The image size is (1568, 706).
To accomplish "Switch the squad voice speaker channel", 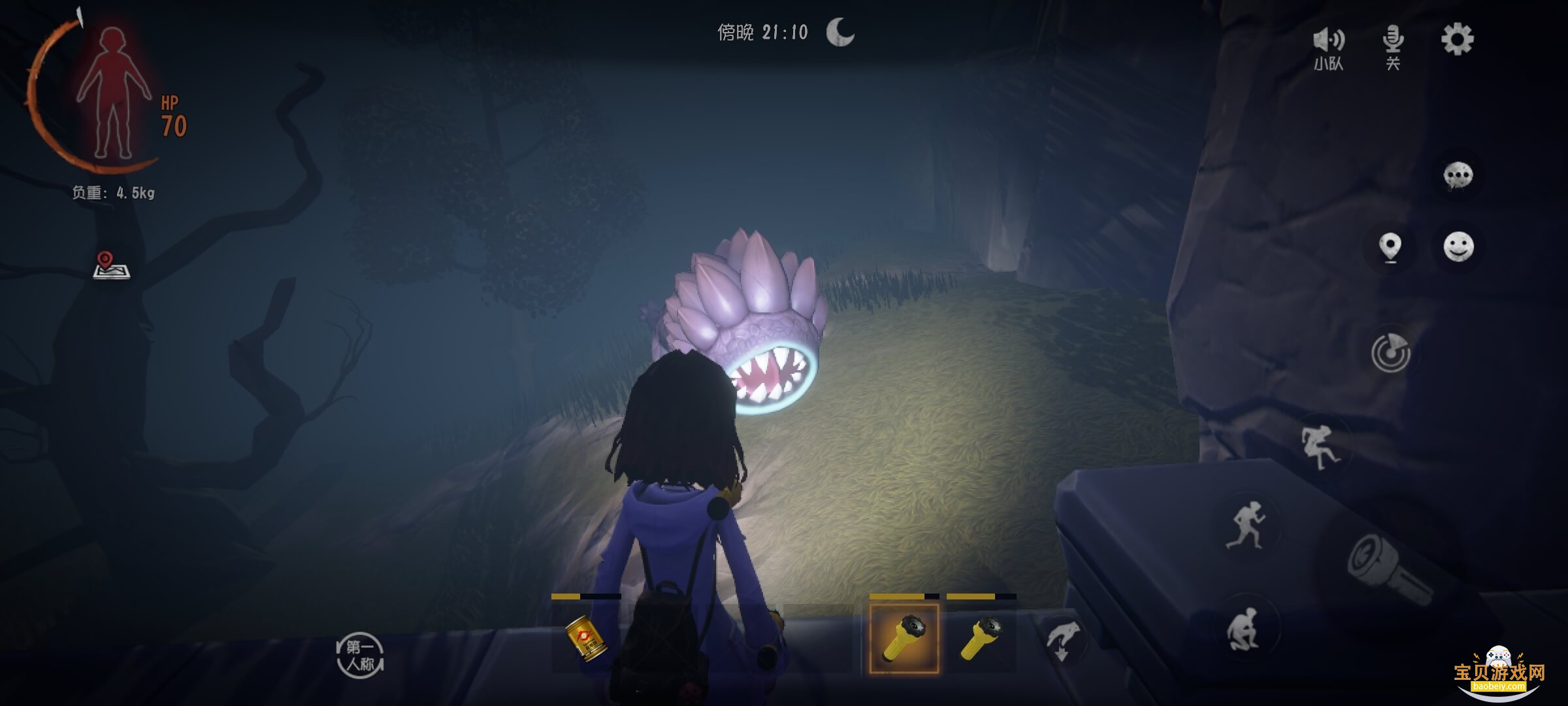I will point(1329,47).
